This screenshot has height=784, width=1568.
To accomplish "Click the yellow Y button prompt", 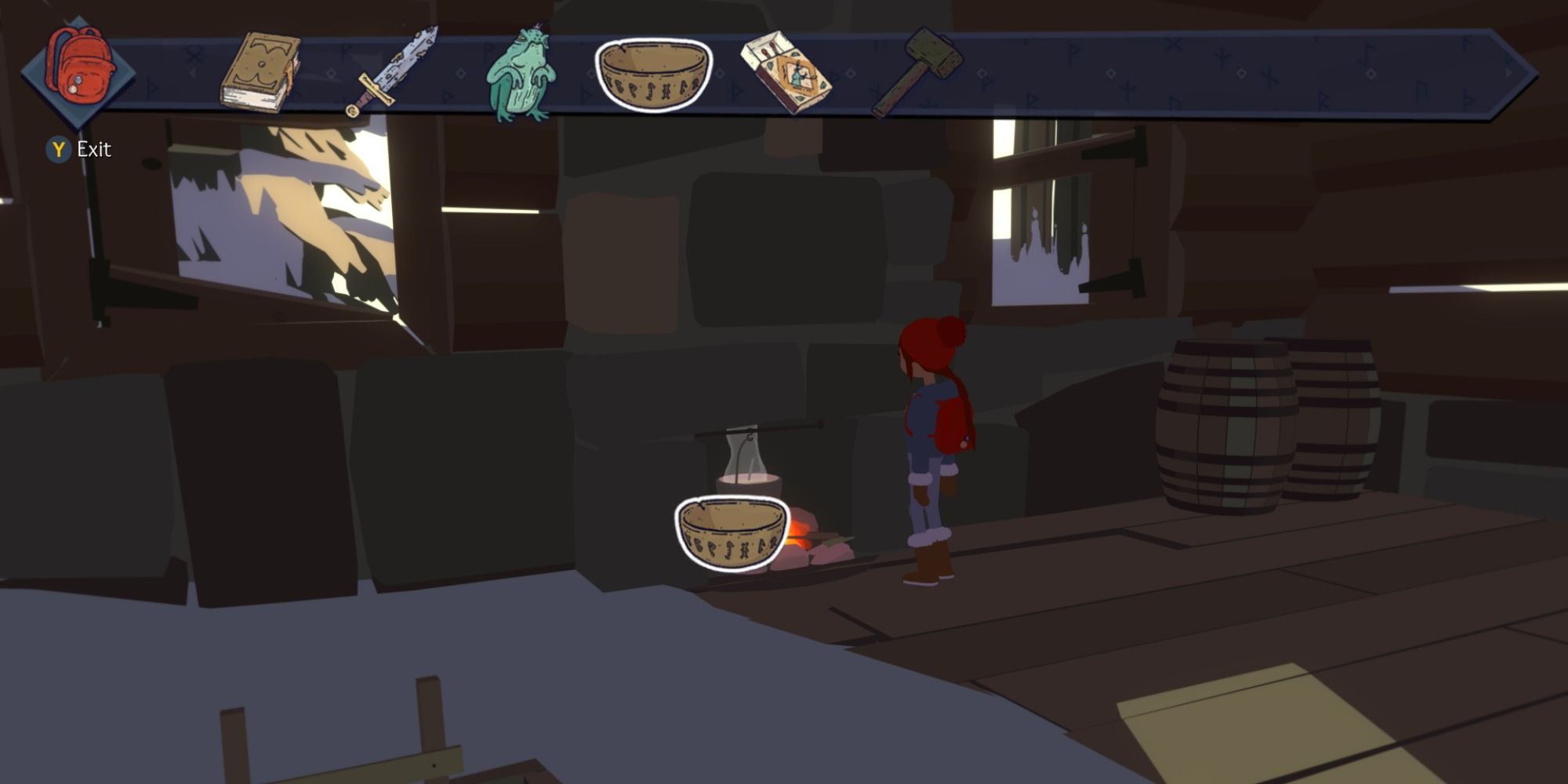I will point(56,147).
